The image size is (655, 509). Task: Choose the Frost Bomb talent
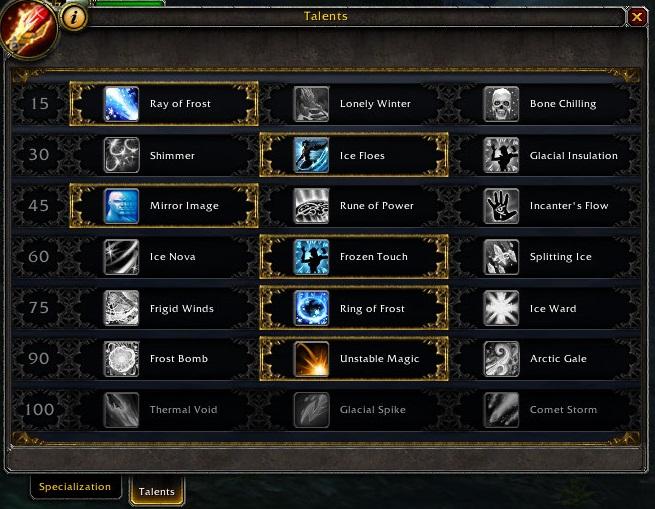click(164, 359)
